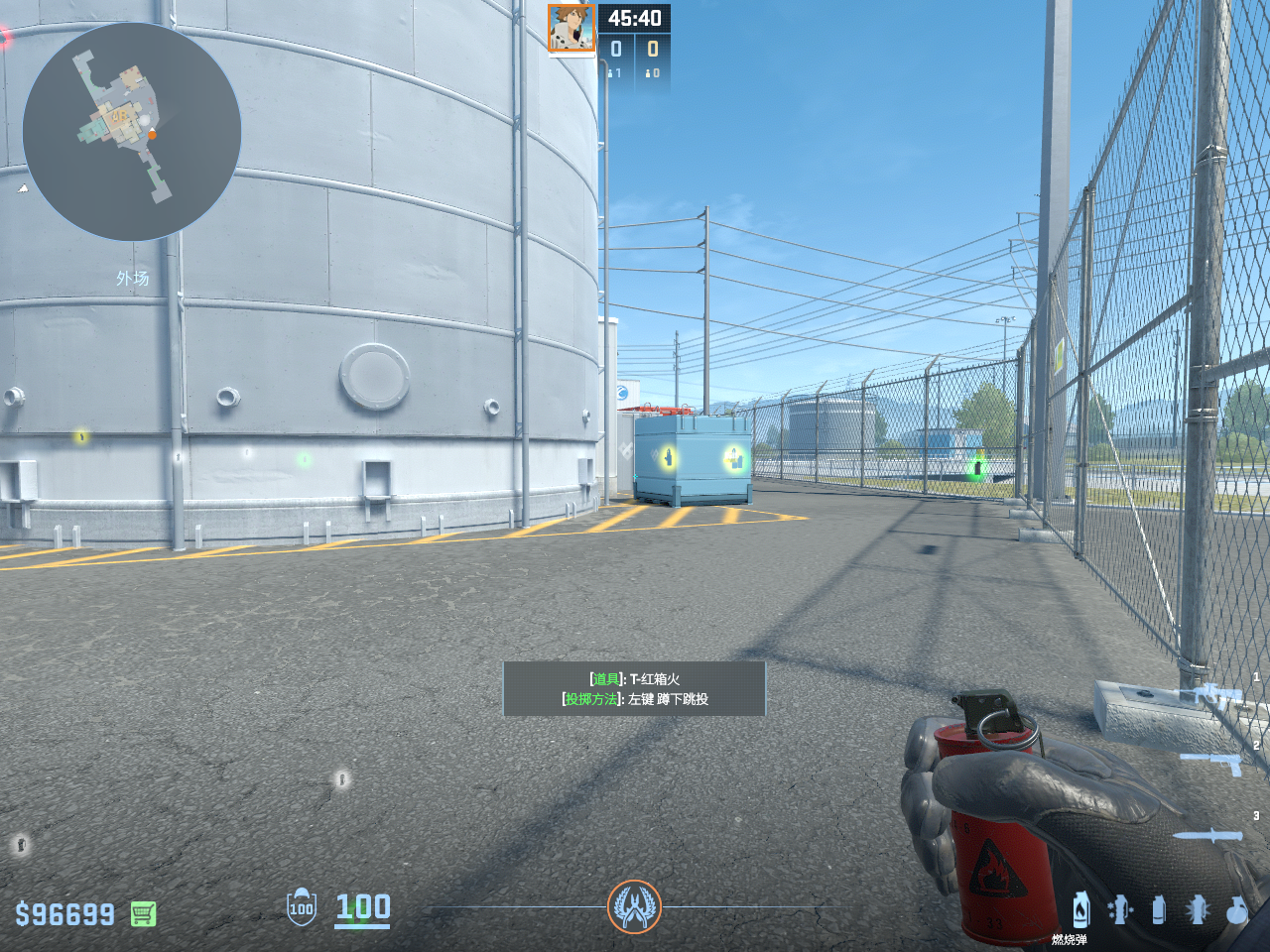Select the player avatar portrait at top
The image size is (1270, 952).
[x=571, y=29]
